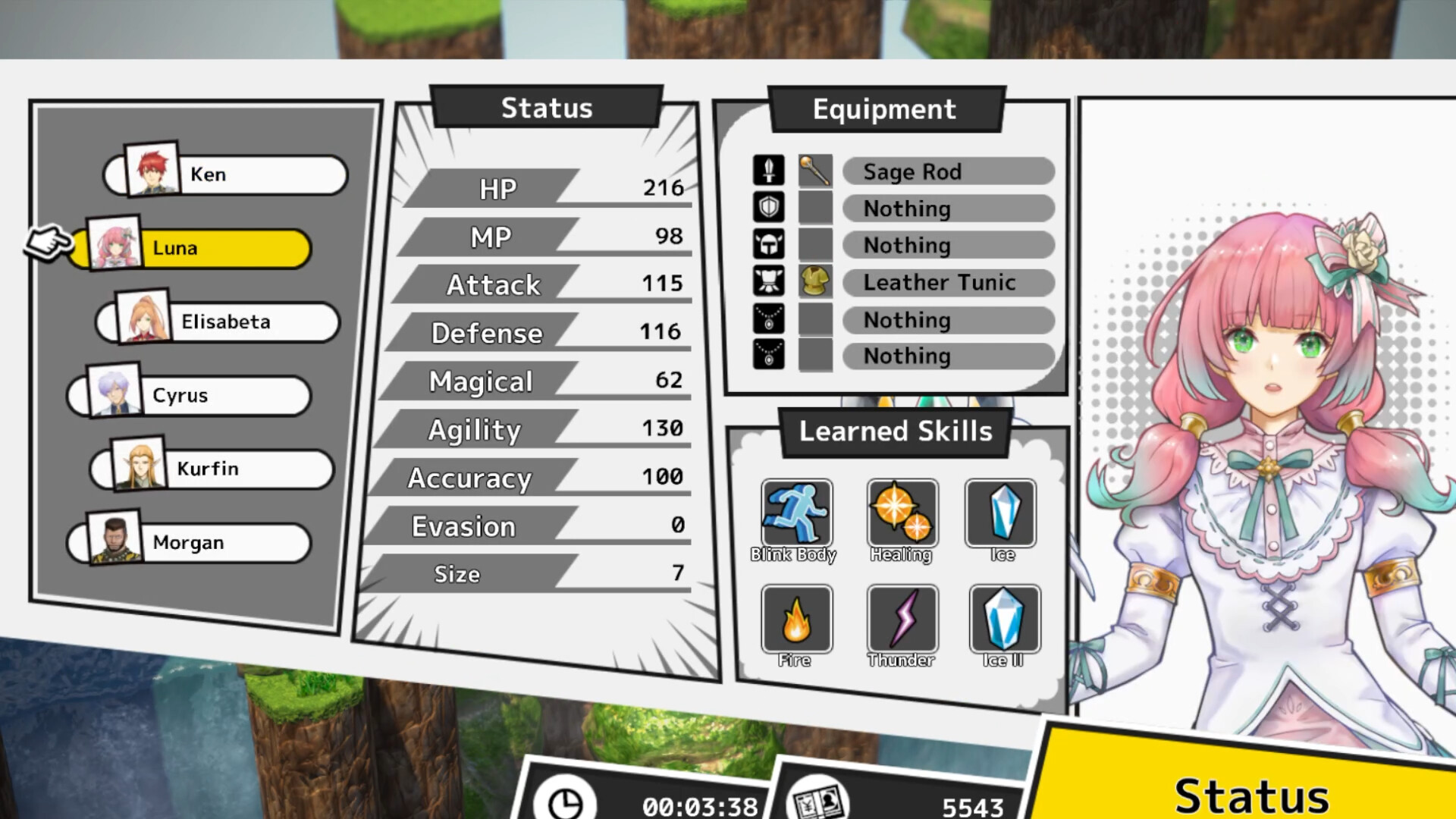Click the shield equipment slot icon
The height and width of the screenshot is (819, 1456).
click(x=768, y=207)
